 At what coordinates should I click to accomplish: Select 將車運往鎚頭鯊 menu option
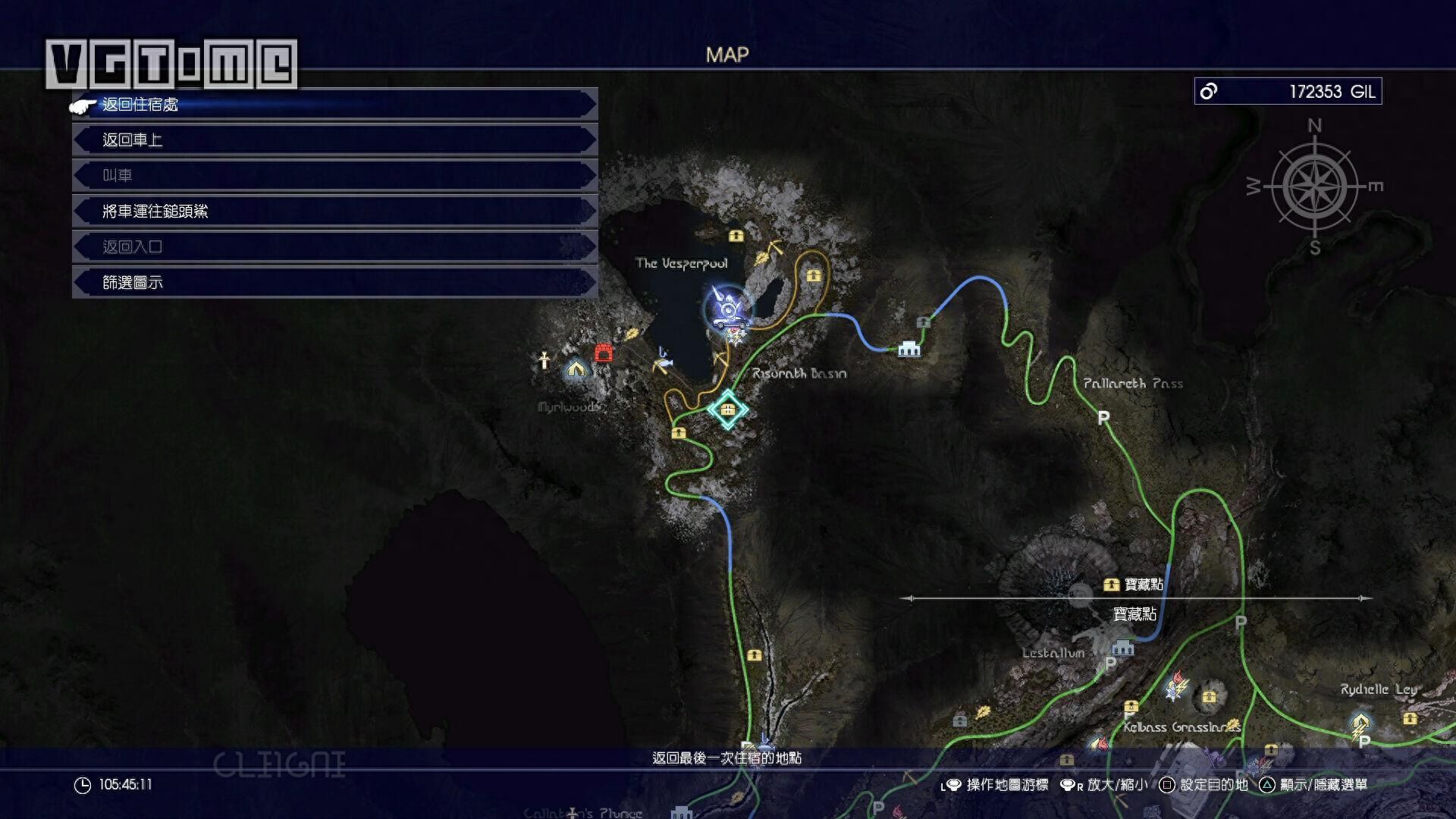pos(334,211)
